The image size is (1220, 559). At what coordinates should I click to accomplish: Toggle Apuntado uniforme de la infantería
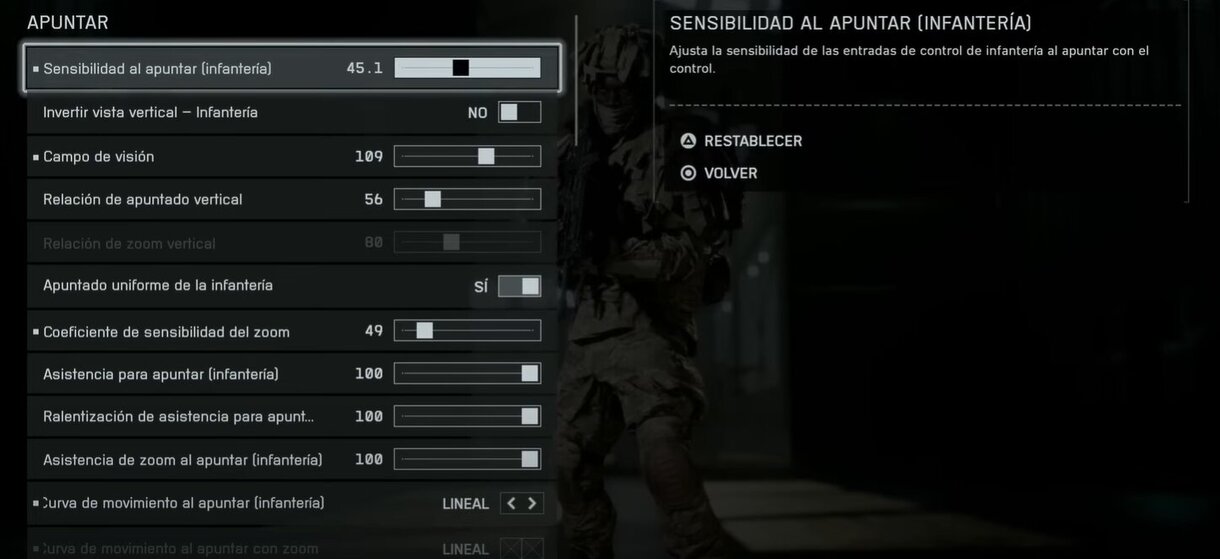click(519, 286)
